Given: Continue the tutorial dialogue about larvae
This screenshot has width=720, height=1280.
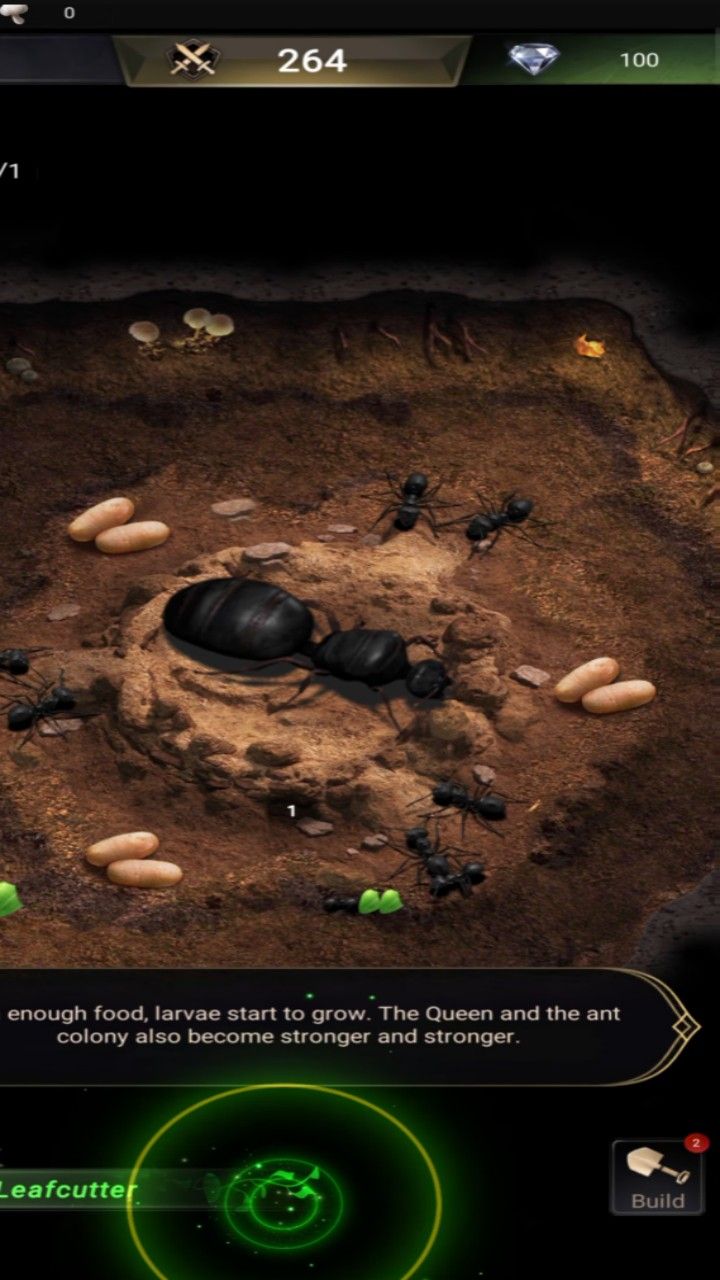Looking at the screenshot, I should (x=340, y=1025).
